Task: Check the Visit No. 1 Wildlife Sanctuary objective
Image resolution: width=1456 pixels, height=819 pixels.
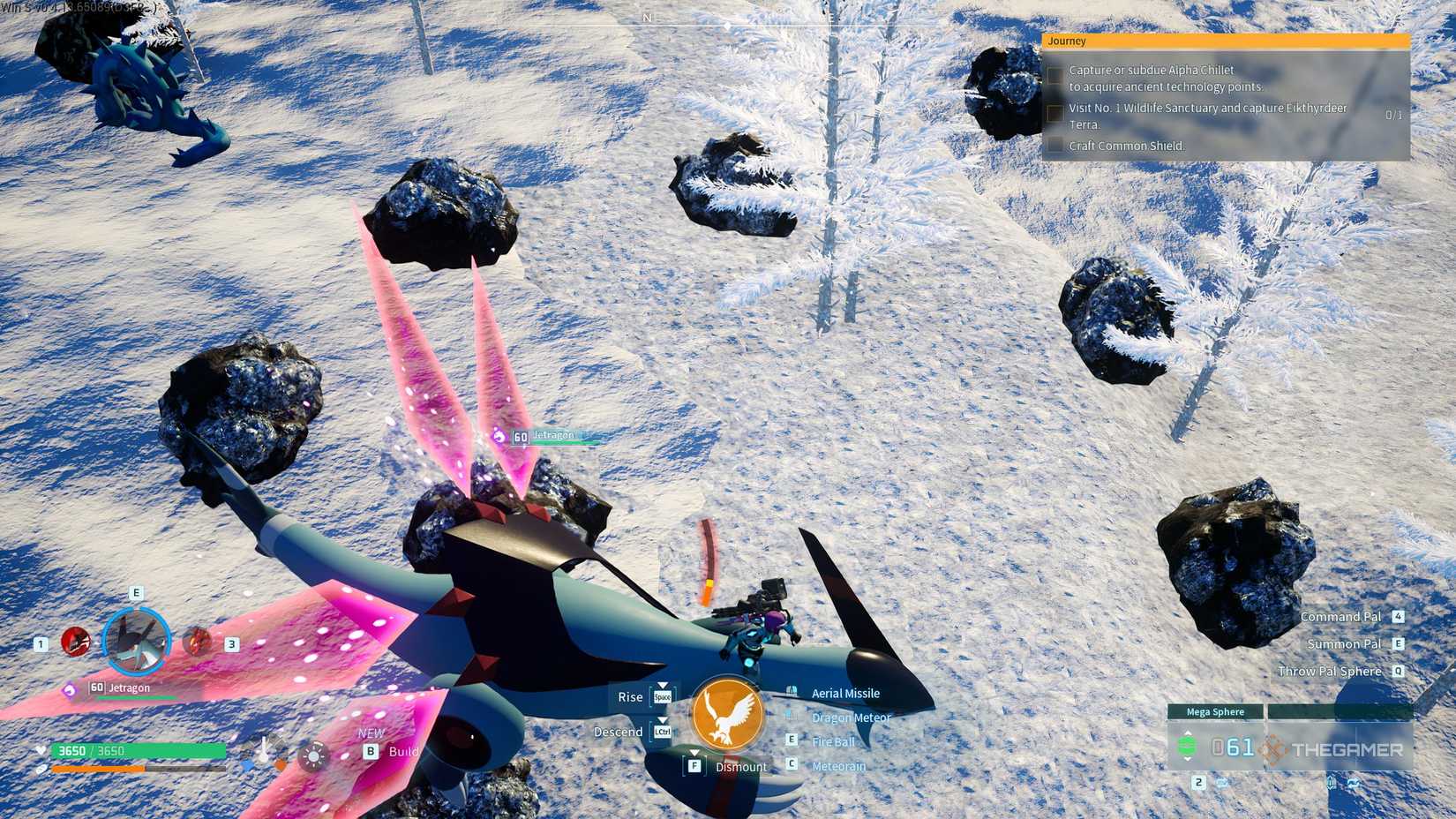Action: [x=1055, y=112]
